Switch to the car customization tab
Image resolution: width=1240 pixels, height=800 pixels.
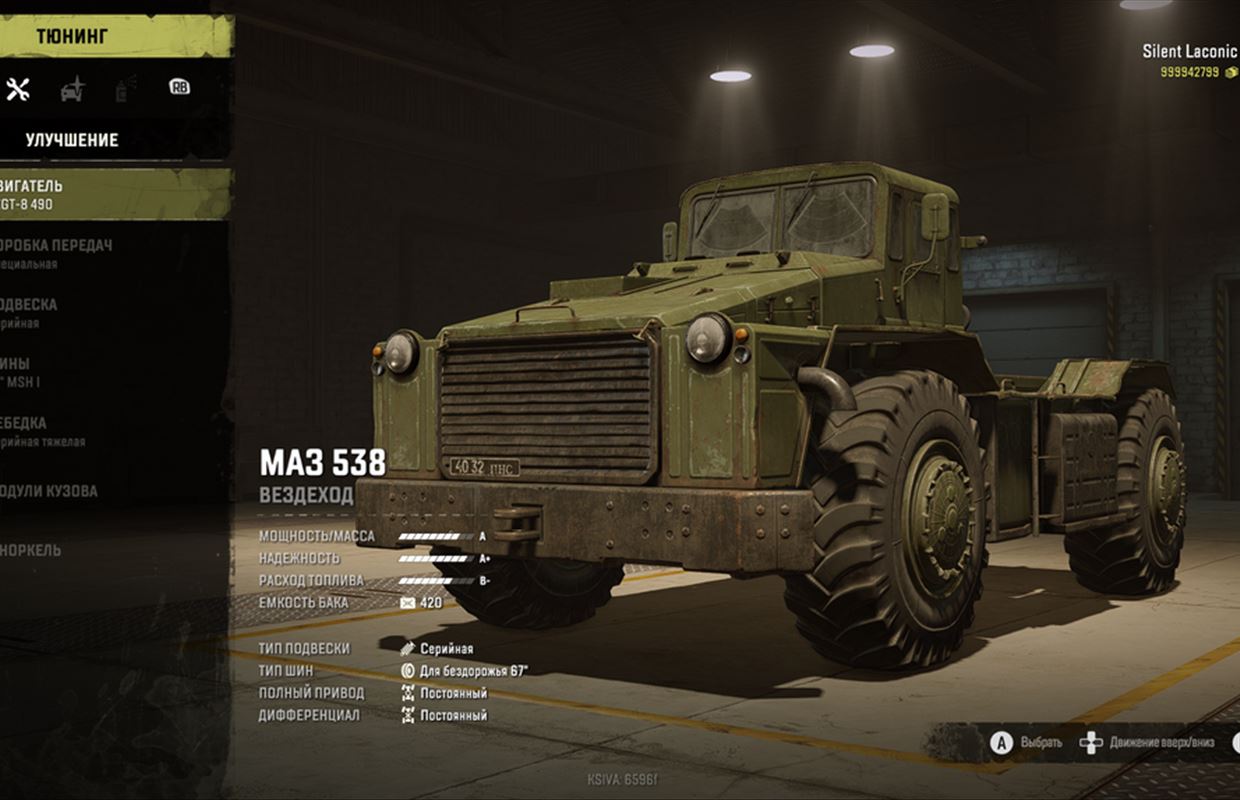(x=72, y=89)
